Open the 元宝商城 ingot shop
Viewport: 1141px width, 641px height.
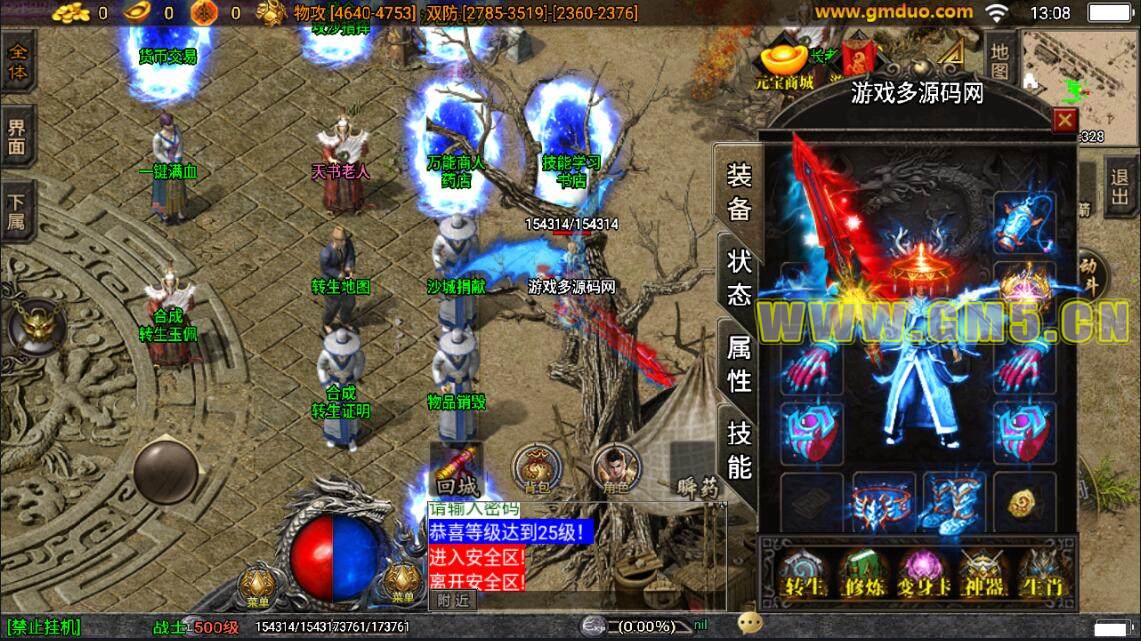click(784, 65)
